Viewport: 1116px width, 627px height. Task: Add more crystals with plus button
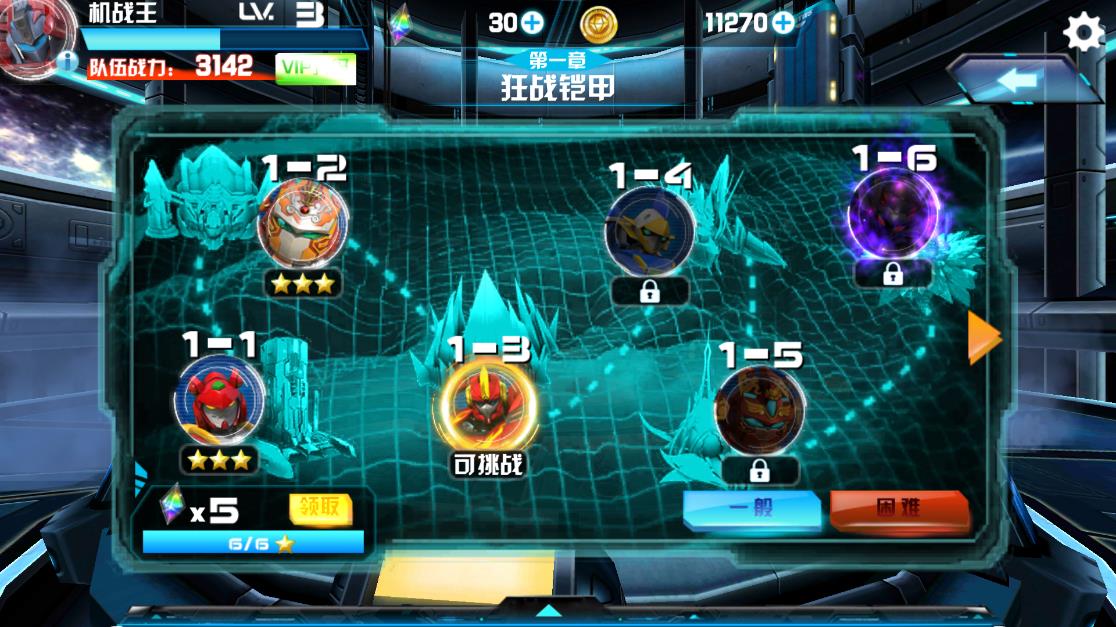point(532,22)
